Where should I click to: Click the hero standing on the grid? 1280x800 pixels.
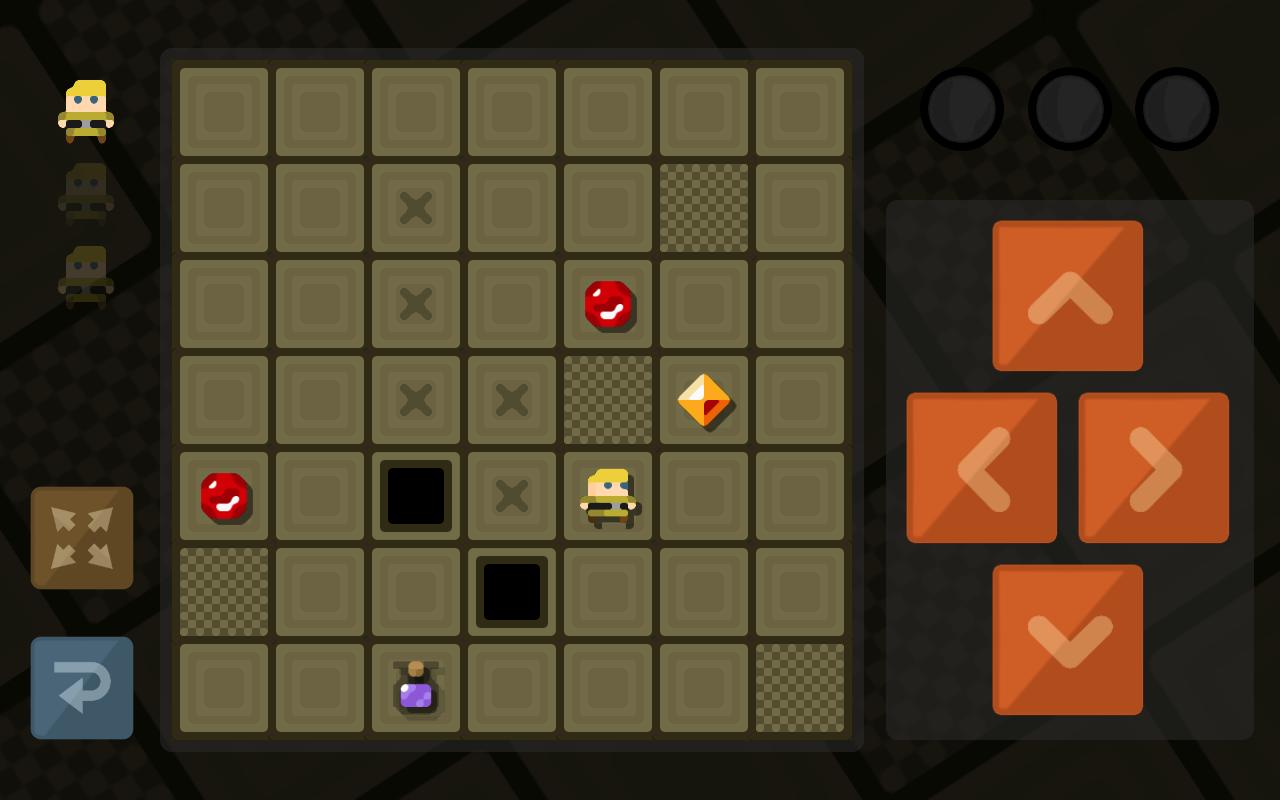(608, 495)
